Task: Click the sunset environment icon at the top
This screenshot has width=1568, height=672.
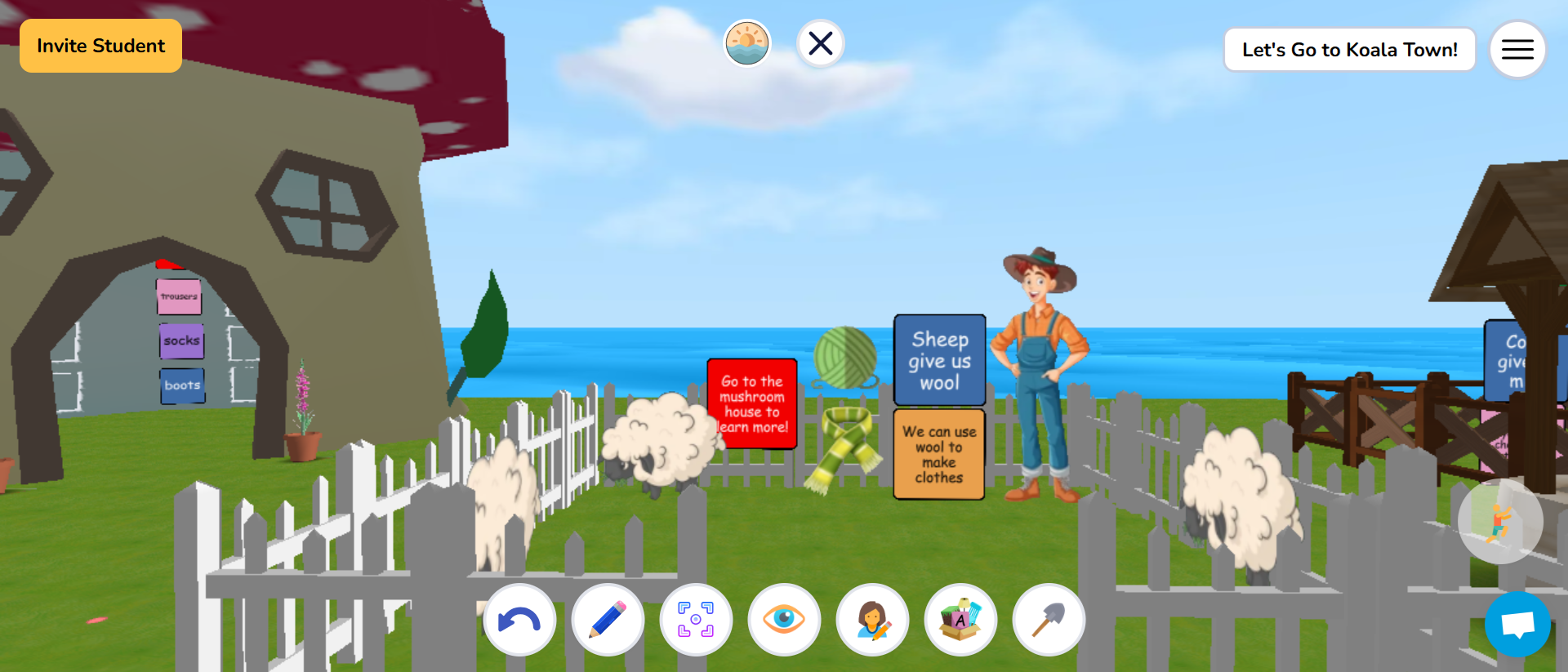Action: tap(746, 42)
